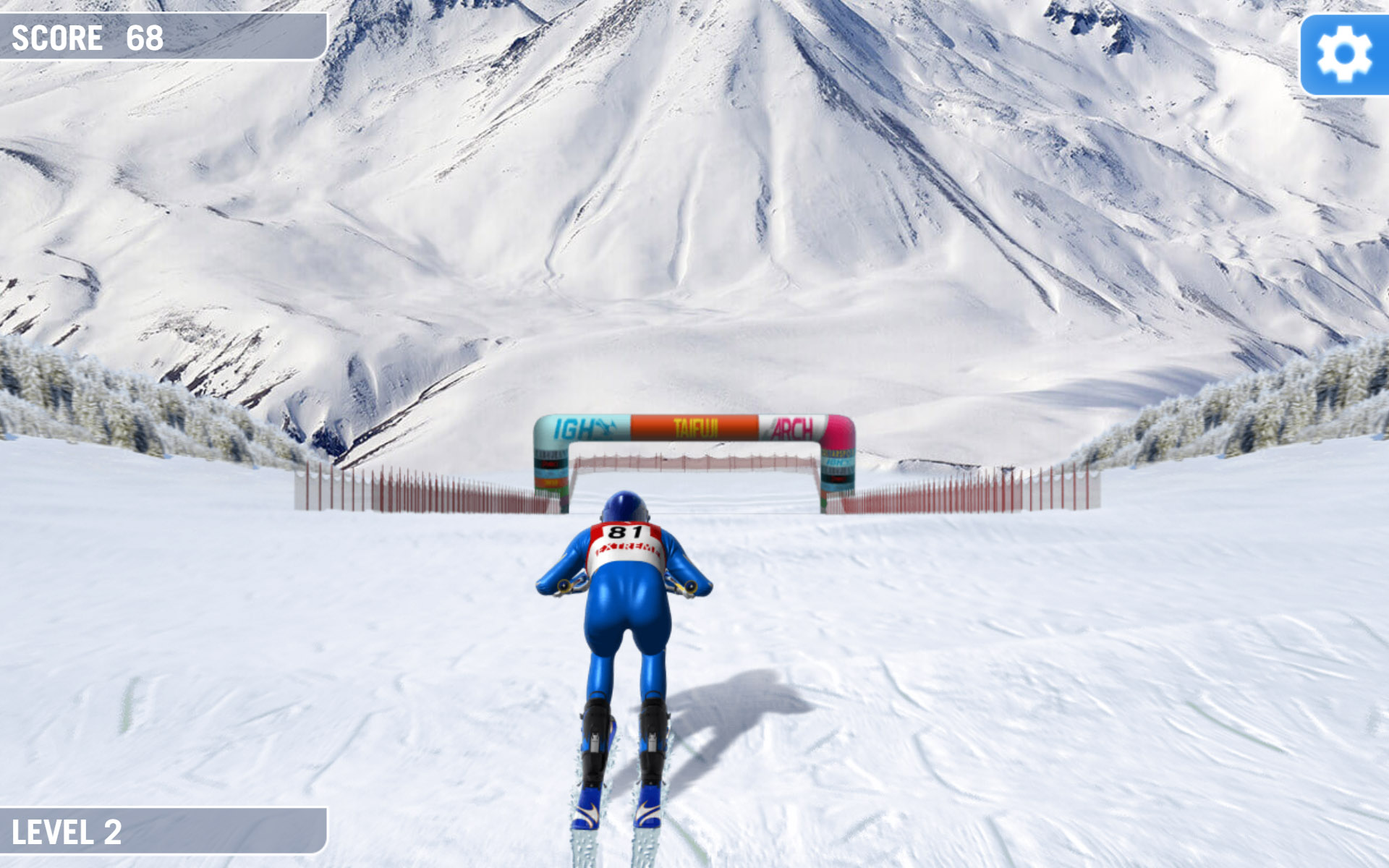The image size is (1389, 868).
Task: Select the TAIFUJI banner on the arch
Action: click(x=696, y=428)
